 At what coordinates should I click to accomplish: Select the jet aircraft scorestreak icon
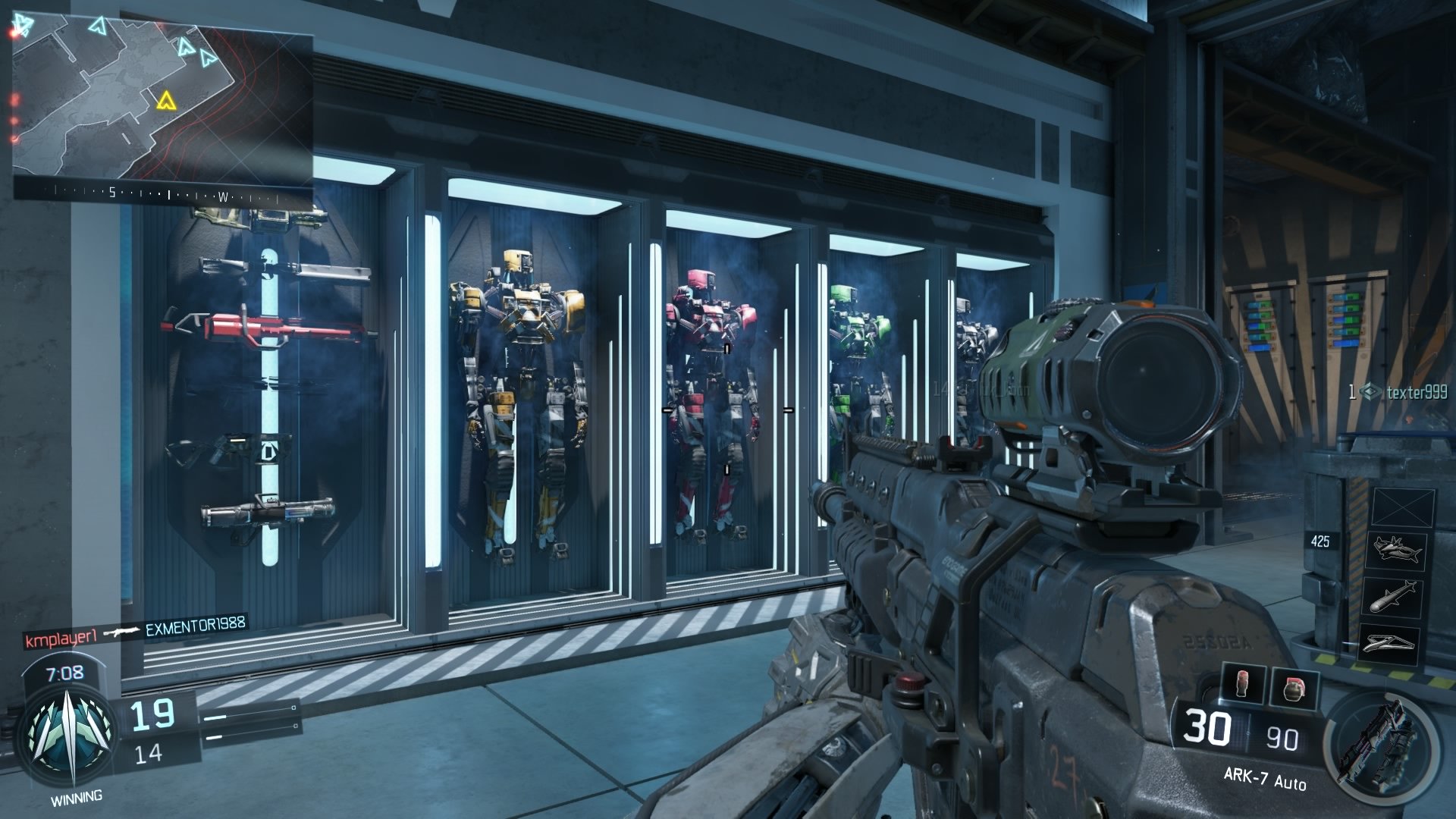1396,551
